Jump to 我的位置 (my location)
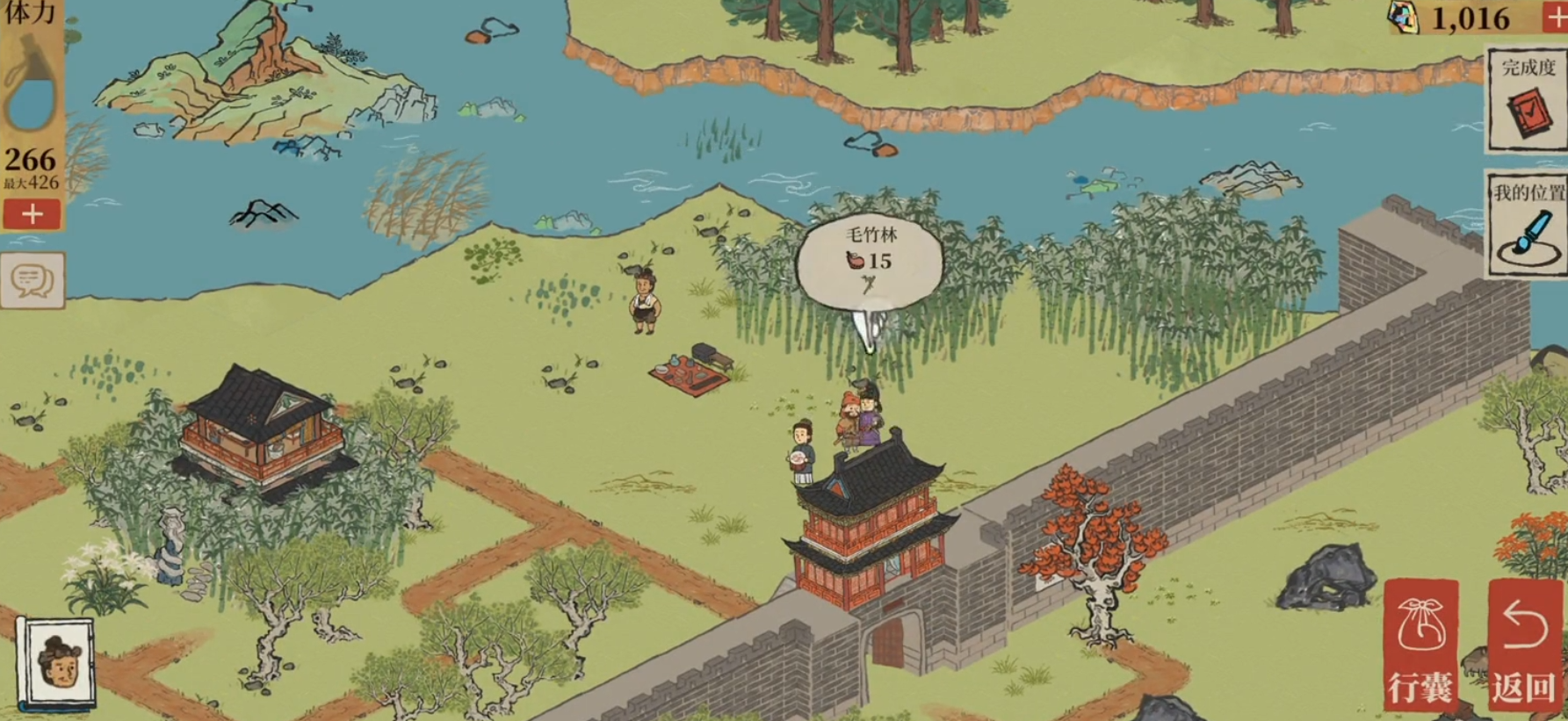The width and height of the screenshot is (1568, 721). 1527,225
